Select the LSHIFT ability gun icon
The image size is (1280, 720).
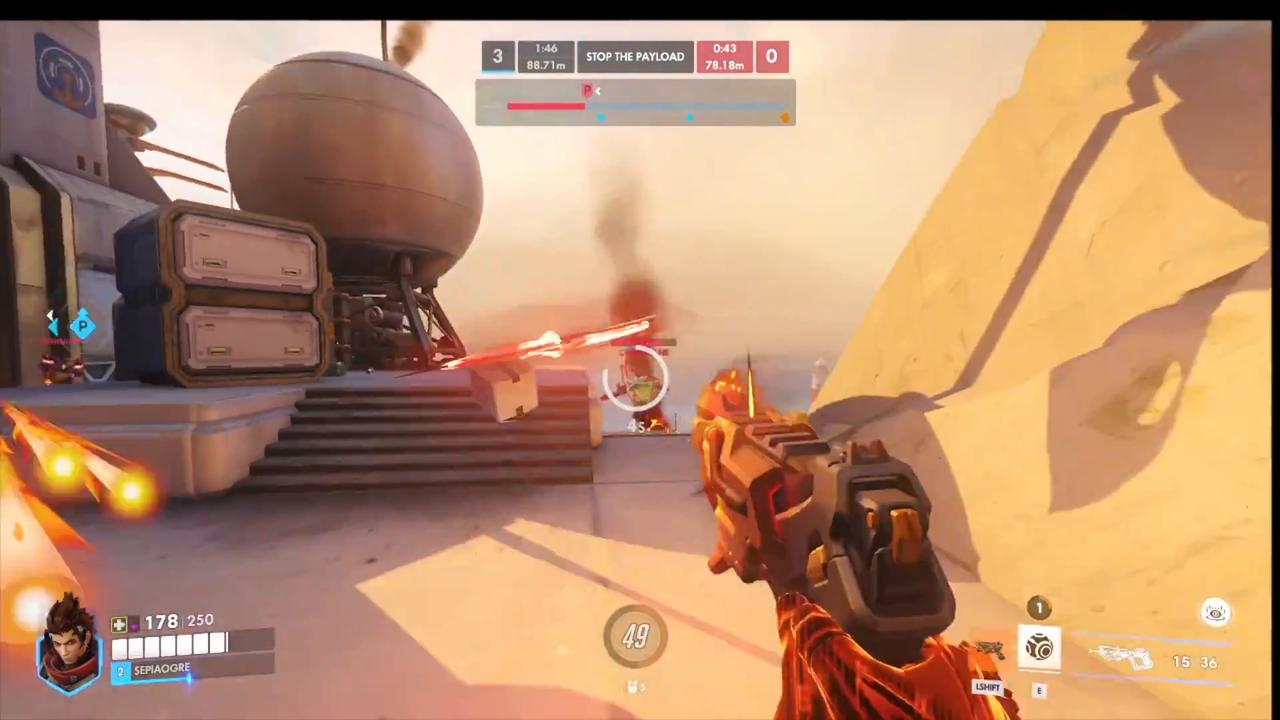click(990, 648)
